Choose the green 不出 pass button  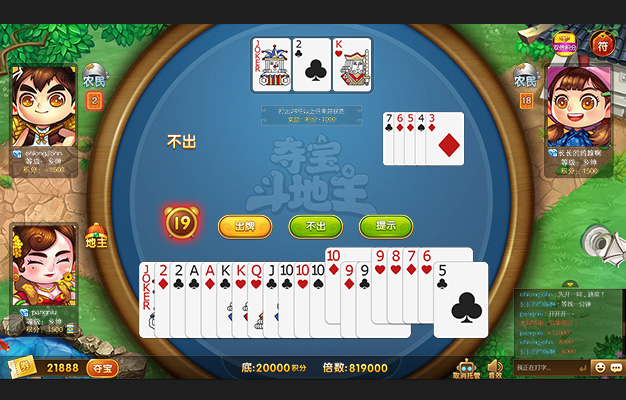(315, 226)
